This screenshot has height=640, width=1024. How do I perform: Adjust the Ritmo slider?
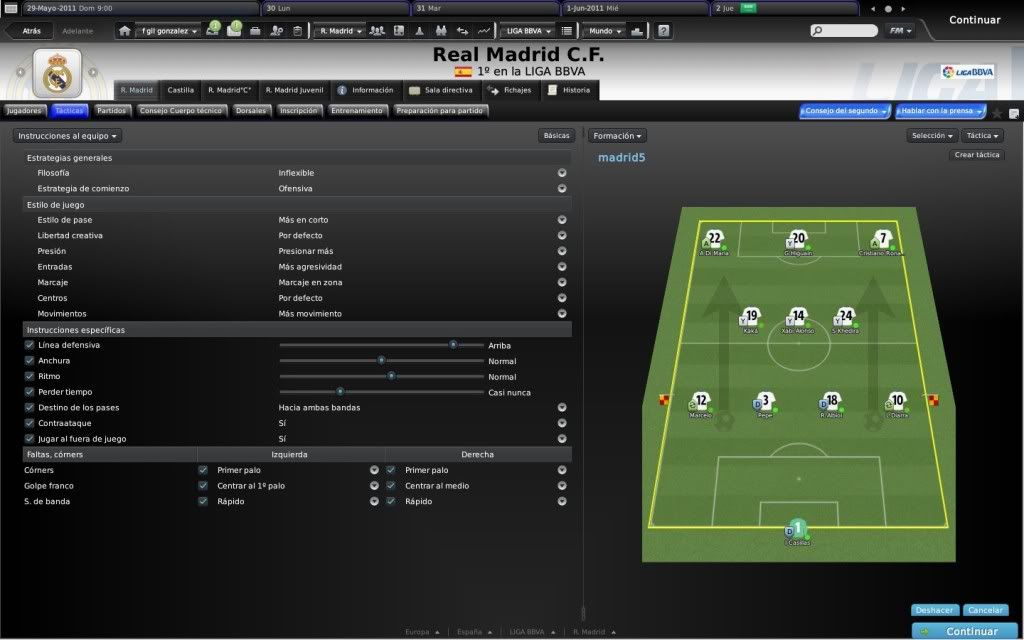pos(391,376)
